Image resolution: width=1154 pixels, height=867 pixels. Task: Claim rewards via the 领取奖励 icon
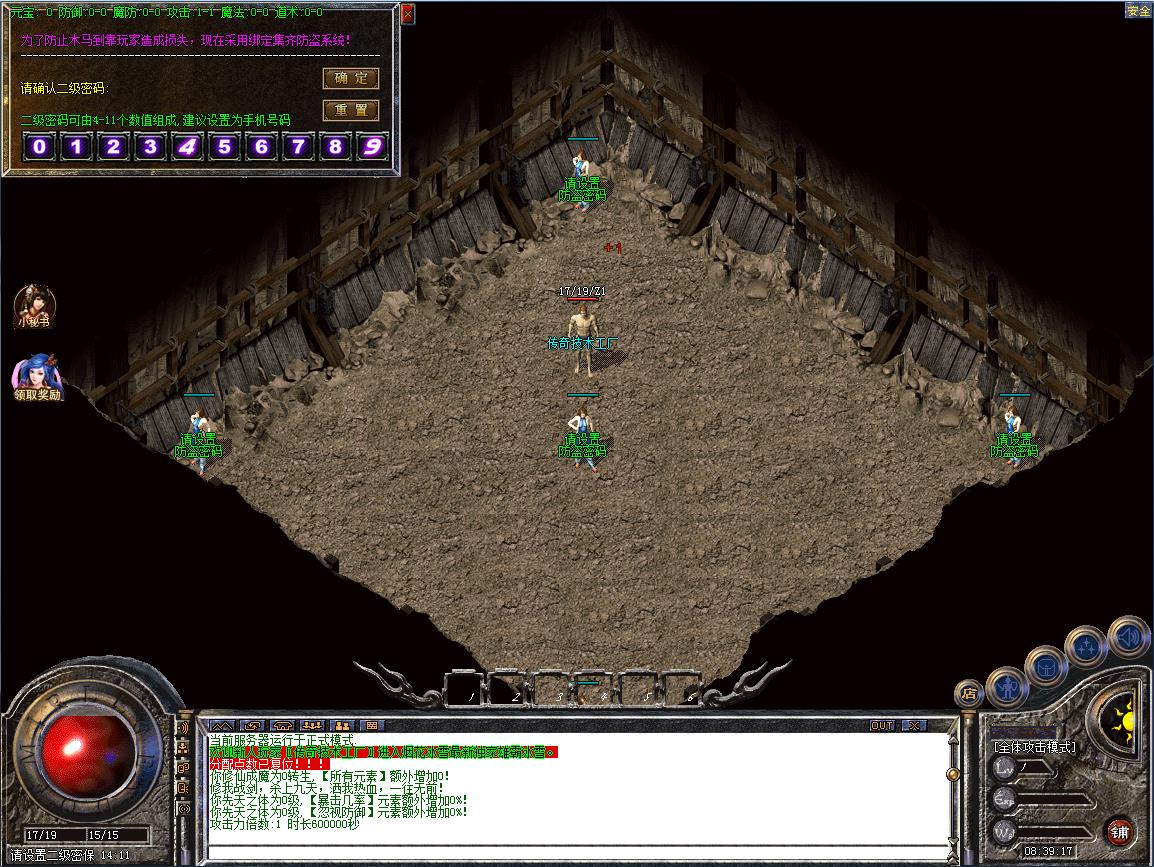[x=37, y=376]
